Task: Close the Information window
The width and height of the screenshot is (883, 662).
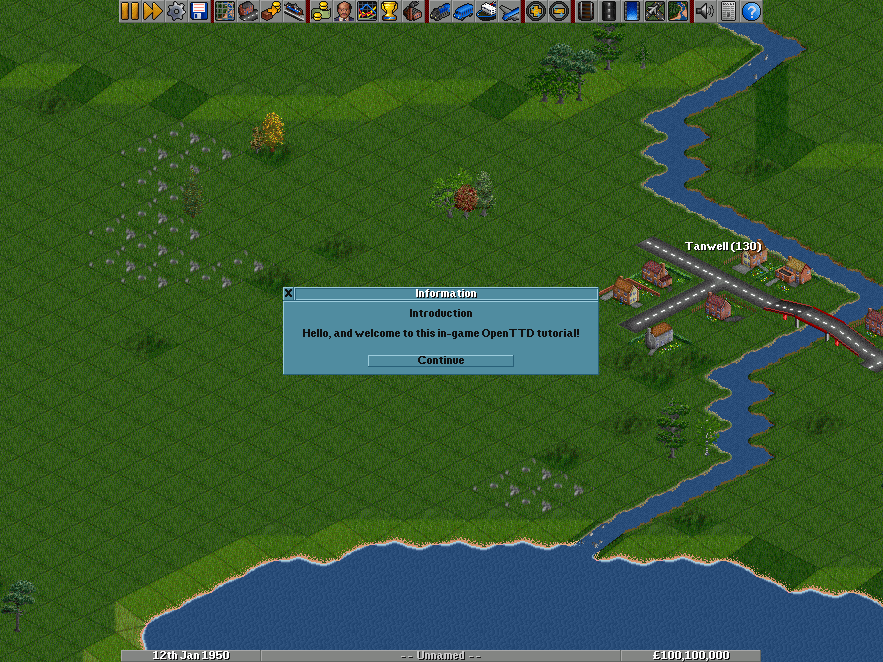Action: (x=289, y=294)
